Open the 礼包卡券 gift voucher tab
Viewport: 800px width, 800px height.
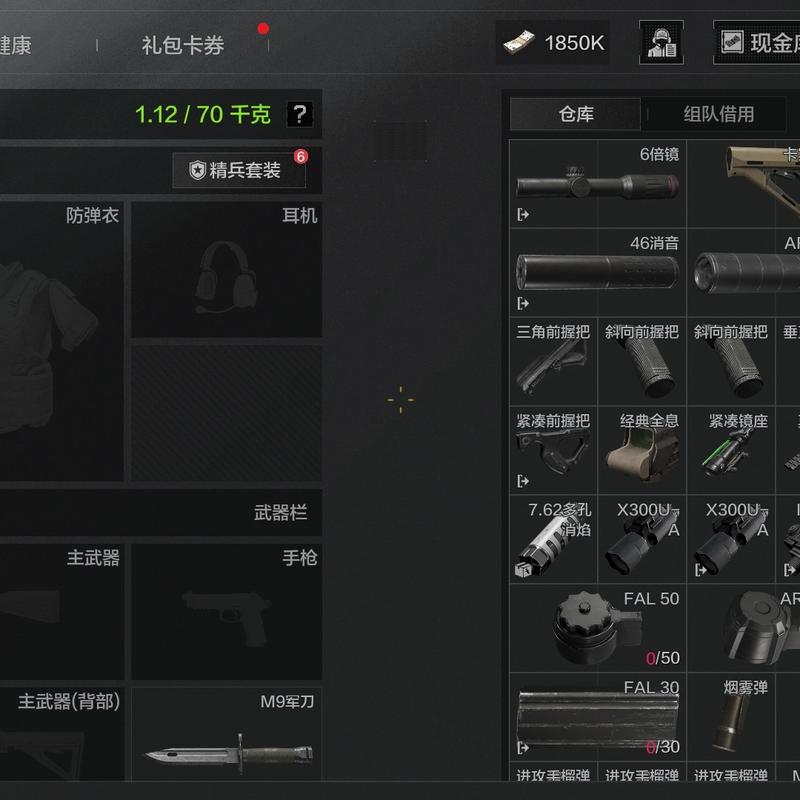[182, 45]
